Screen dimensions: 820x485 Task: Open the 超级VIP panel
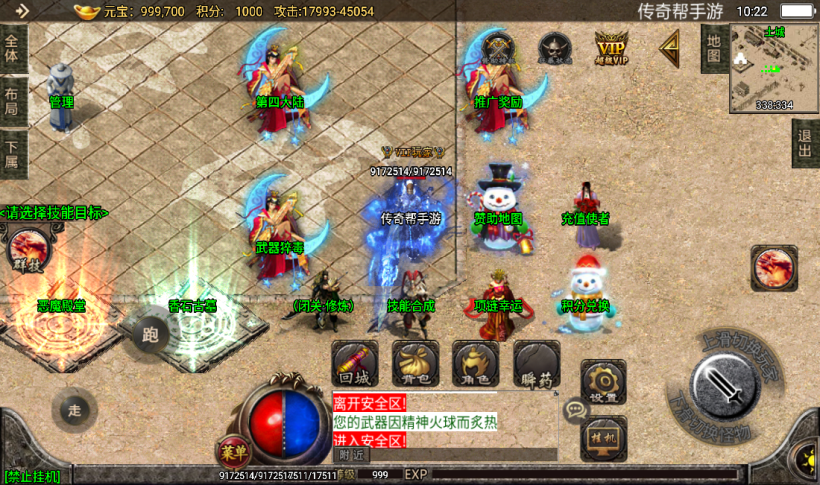coord(612,48)
